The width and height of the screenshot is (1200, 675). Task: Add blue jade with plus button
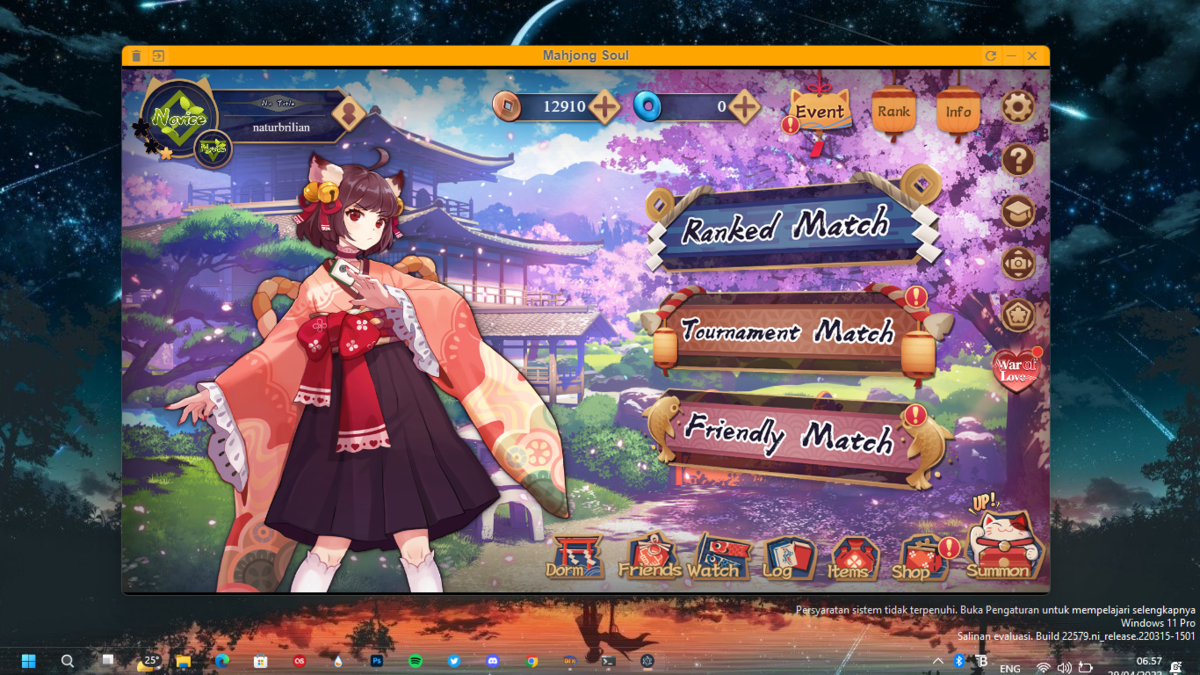click(744, 106)
